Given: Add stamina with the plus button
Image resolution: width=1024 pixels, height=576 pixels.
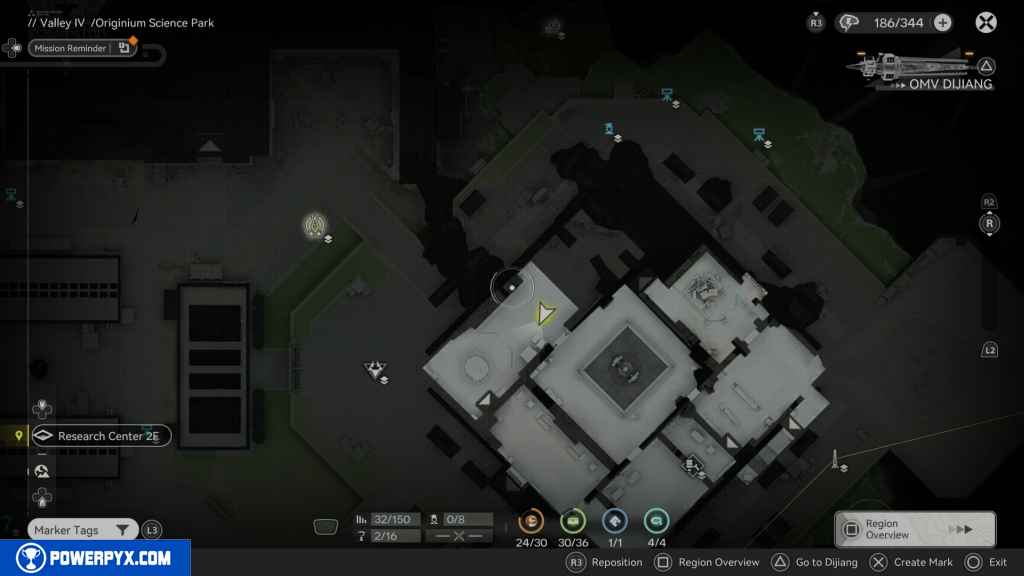Looking at the screenshot, I should [x=942, y=22].
